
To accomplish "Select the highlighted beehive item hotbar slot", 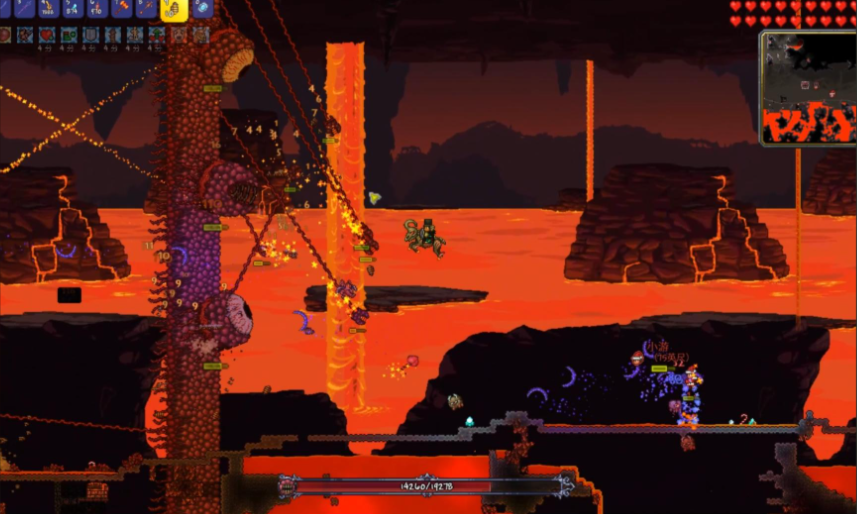I will tap(174, 9).
